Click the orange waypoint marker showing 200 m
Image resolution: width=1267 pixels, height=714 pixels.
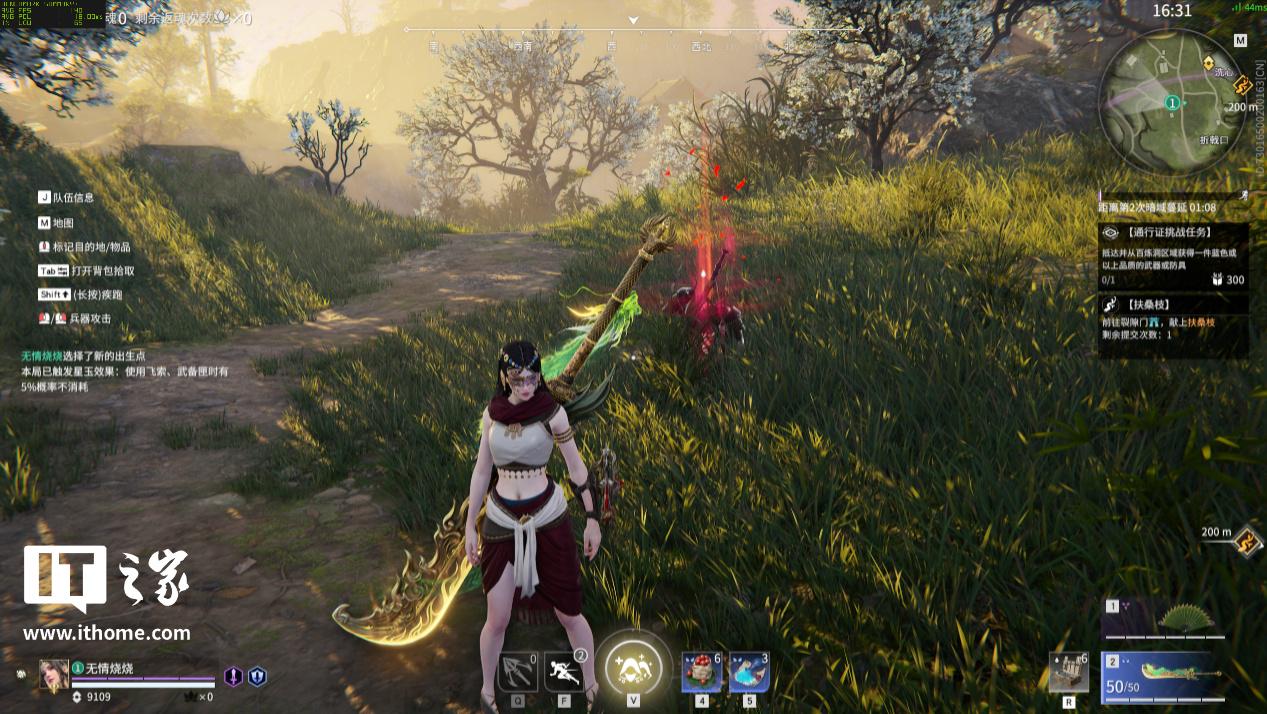click(1246, 542)
